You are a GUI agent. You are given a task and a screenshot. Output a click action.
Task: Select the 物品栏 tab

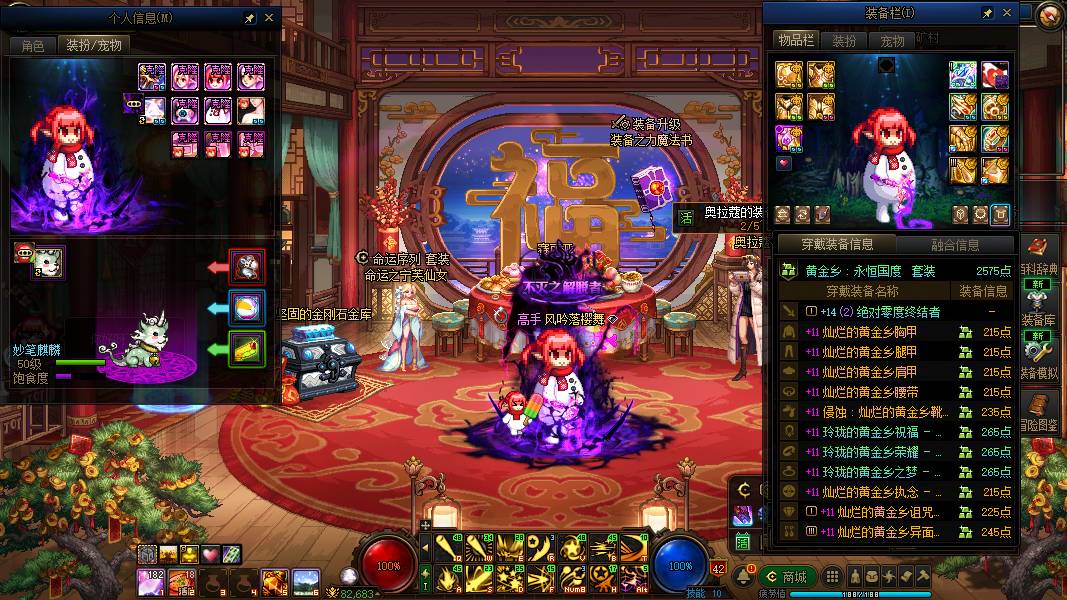pyautogui.click(x=795, y=40)
